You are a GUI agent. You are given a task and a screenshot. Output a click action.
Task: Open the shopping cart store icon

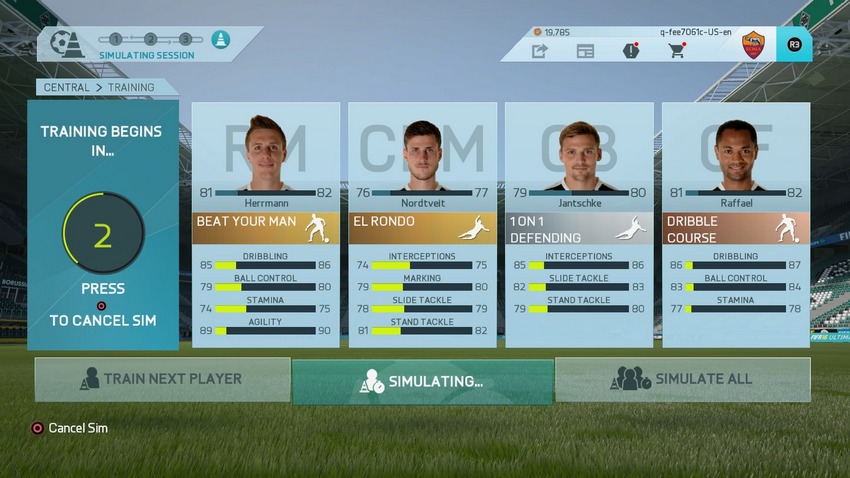tap(677, 51)
